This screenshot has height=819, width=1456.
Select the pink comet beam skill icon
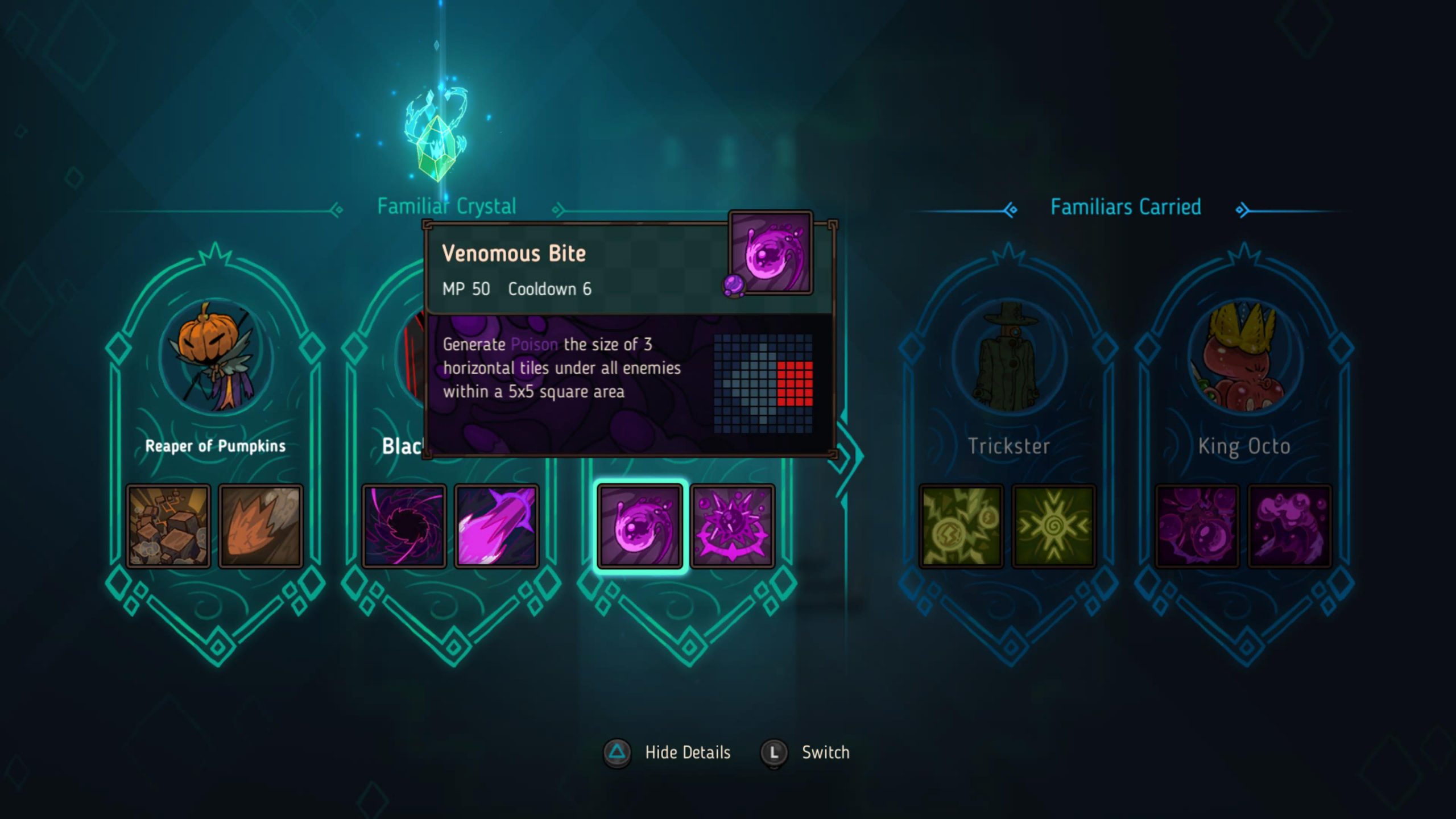(x=497, y=526)
